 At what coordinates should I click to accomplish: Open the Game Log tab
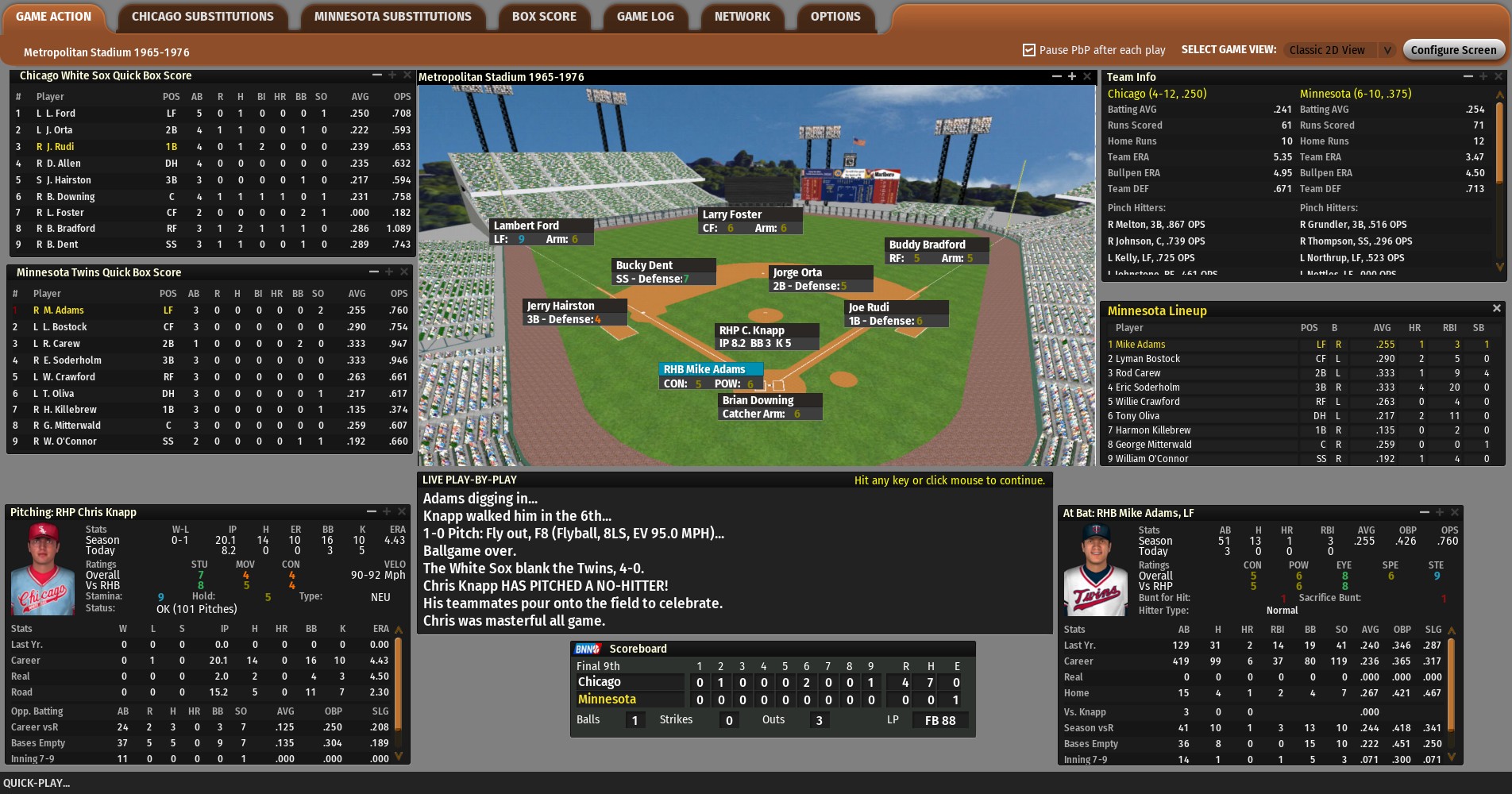click(x=645, y=17)
